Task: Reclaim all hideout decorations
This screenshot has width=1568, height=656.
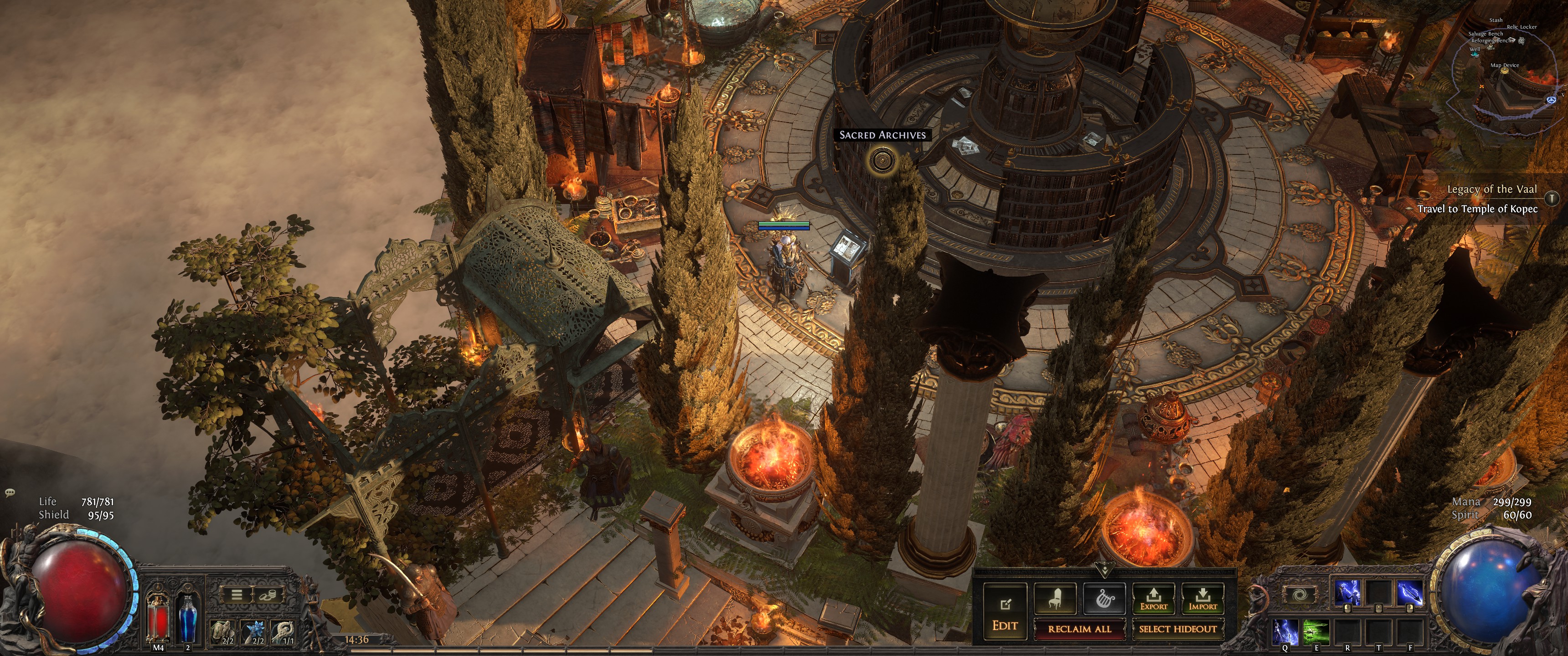Action: pyautogui.click(x=1079, y=629)
